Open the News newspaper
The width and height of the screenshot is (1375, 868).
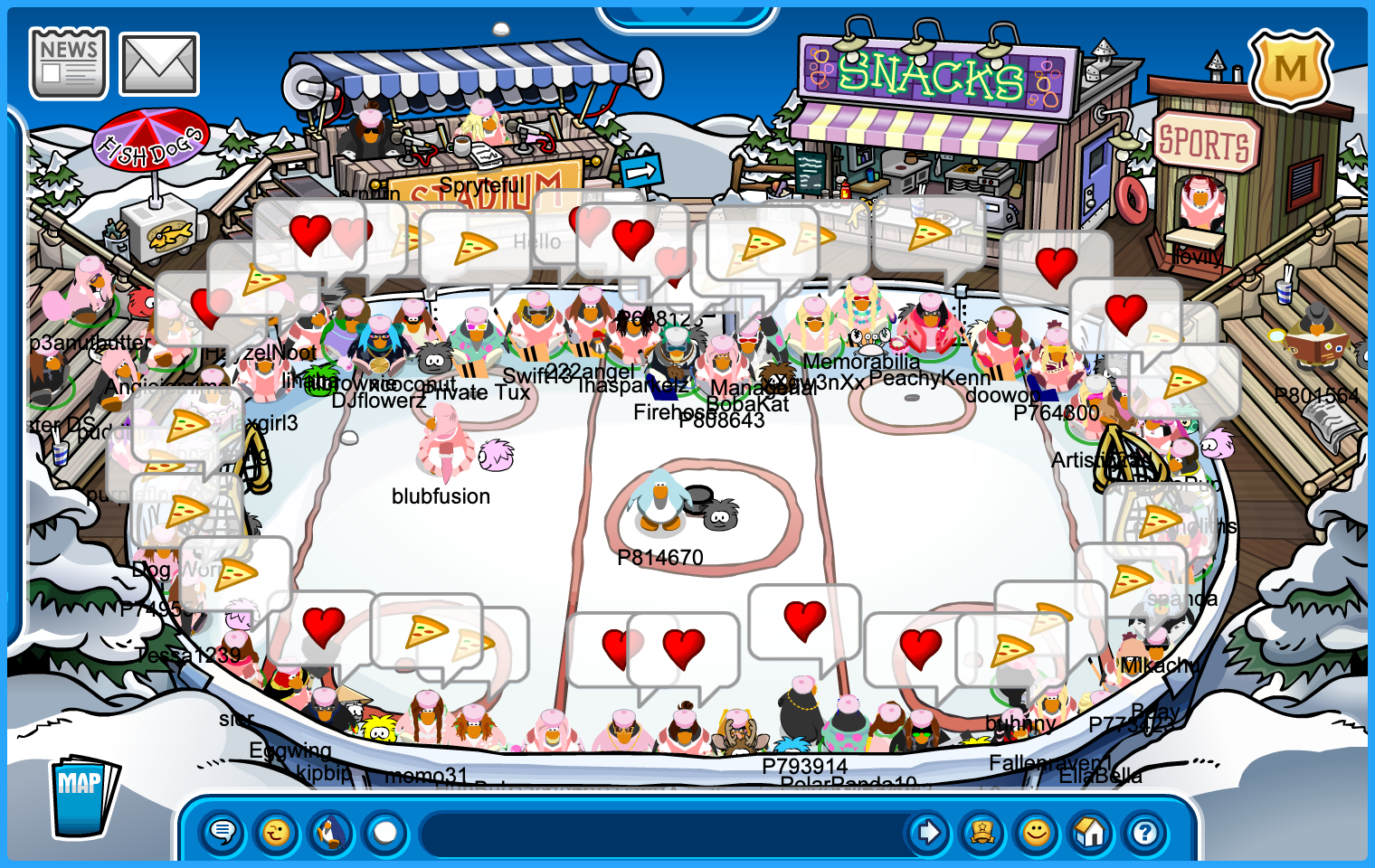[69, 62]
